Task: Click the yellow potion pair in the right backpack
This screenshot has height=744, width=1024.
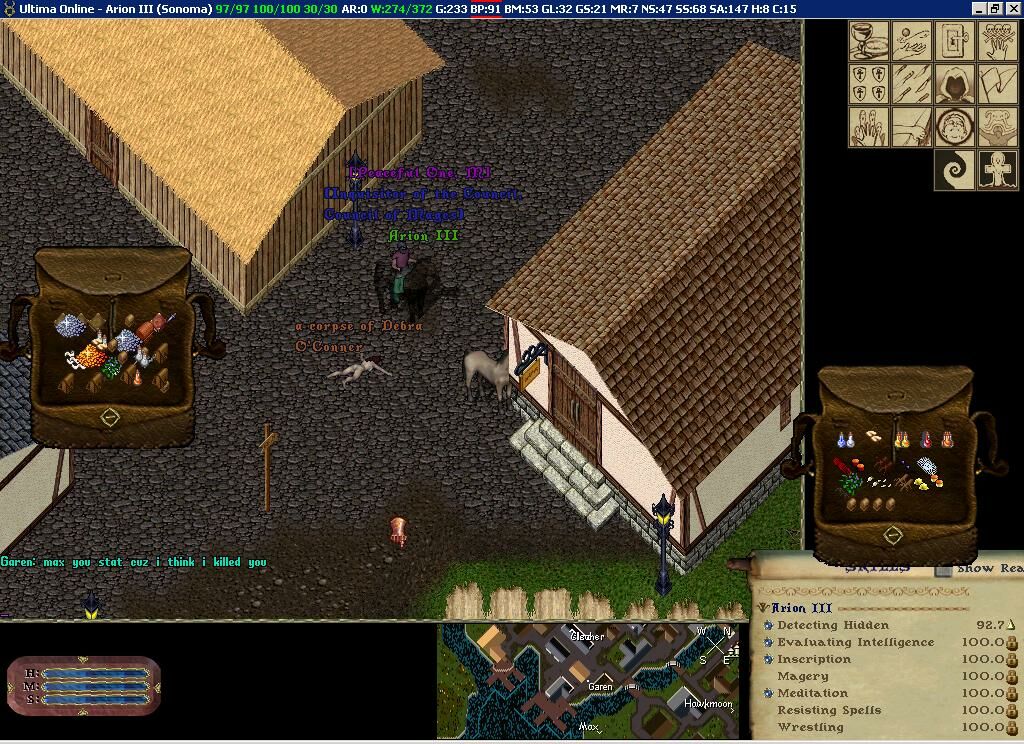Action: pos(902,439)
